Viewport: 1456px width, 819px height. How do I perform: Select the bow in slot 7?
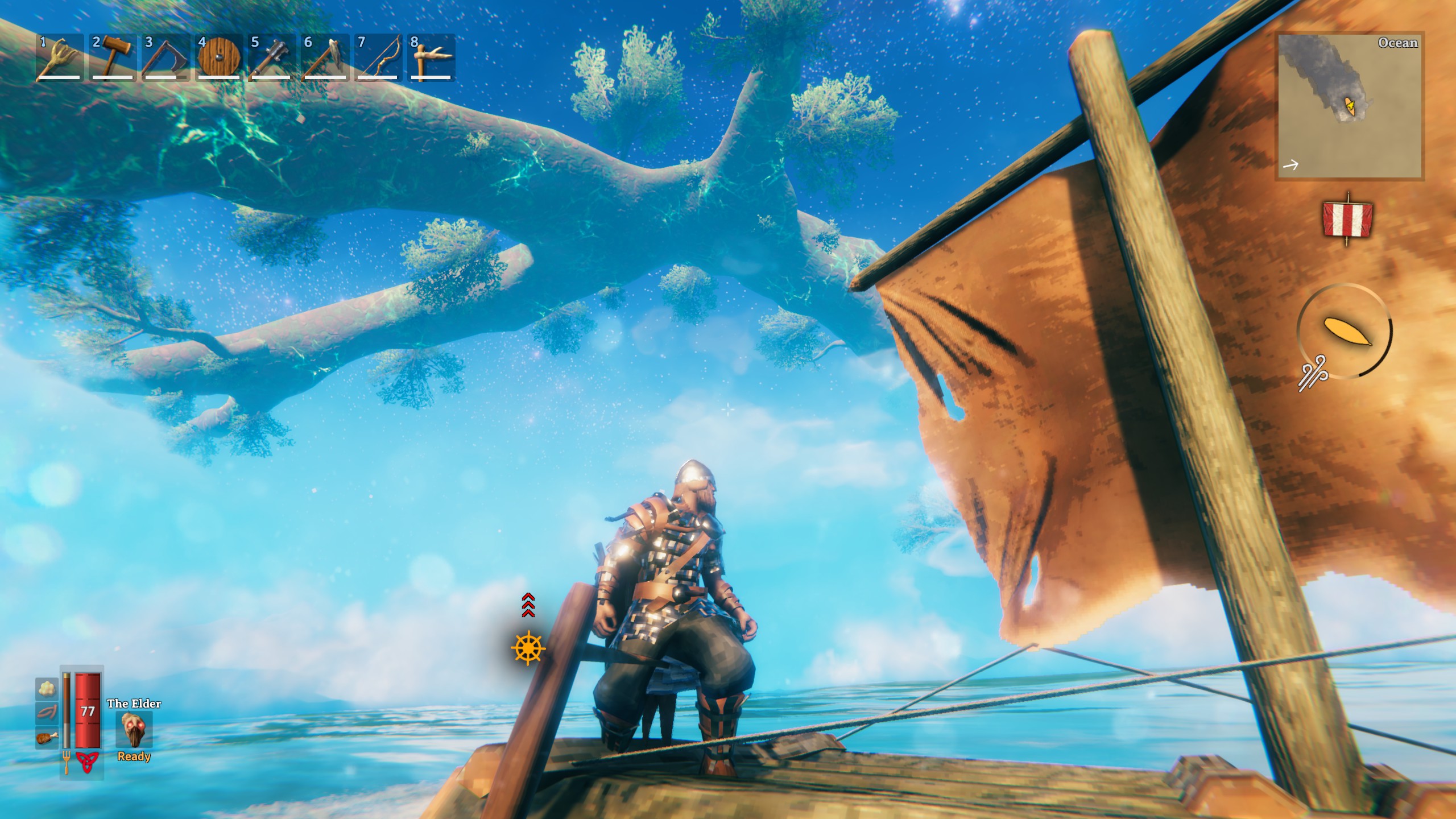coord(378,57)
